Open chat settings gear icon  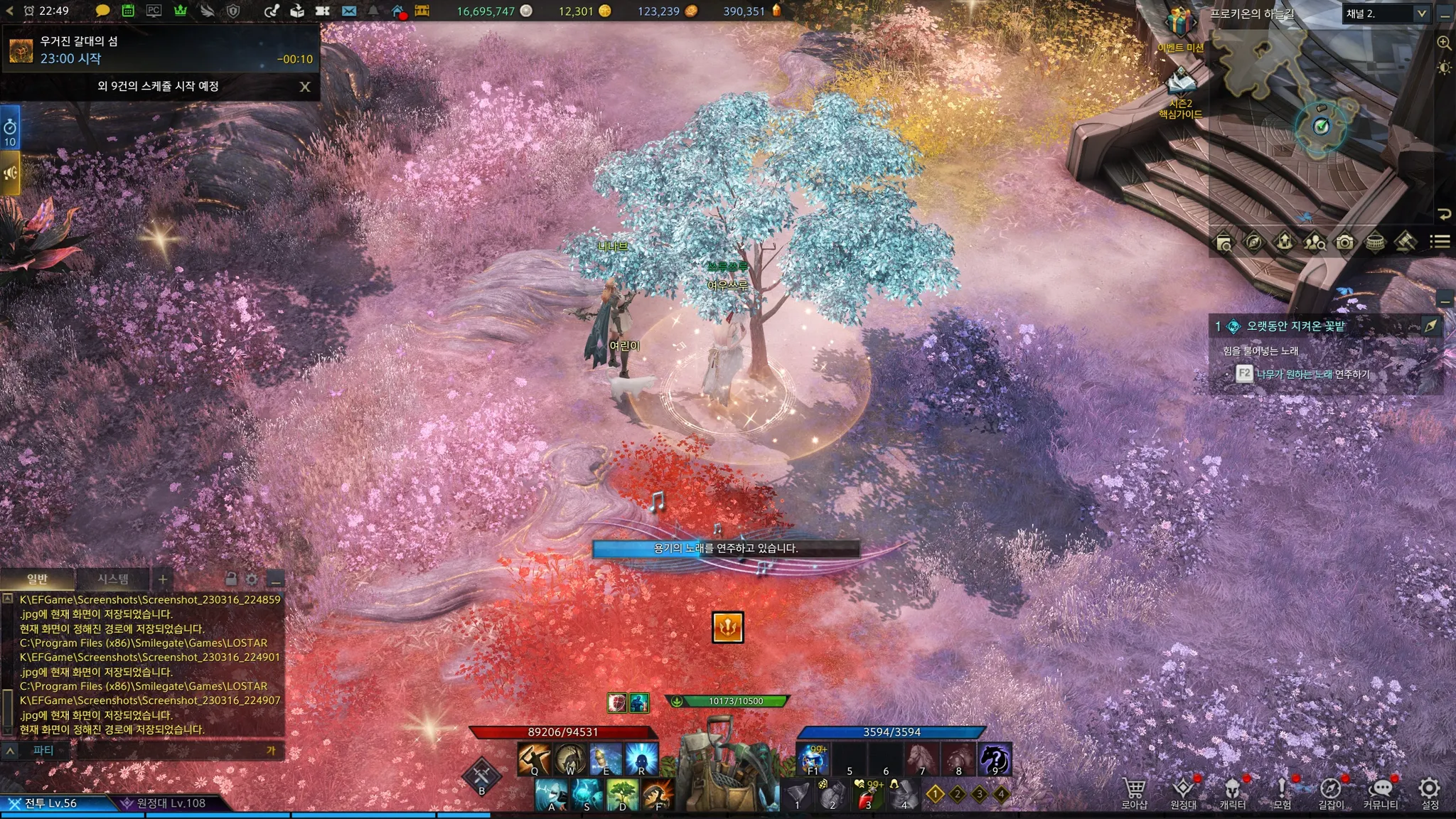(252, 579)
